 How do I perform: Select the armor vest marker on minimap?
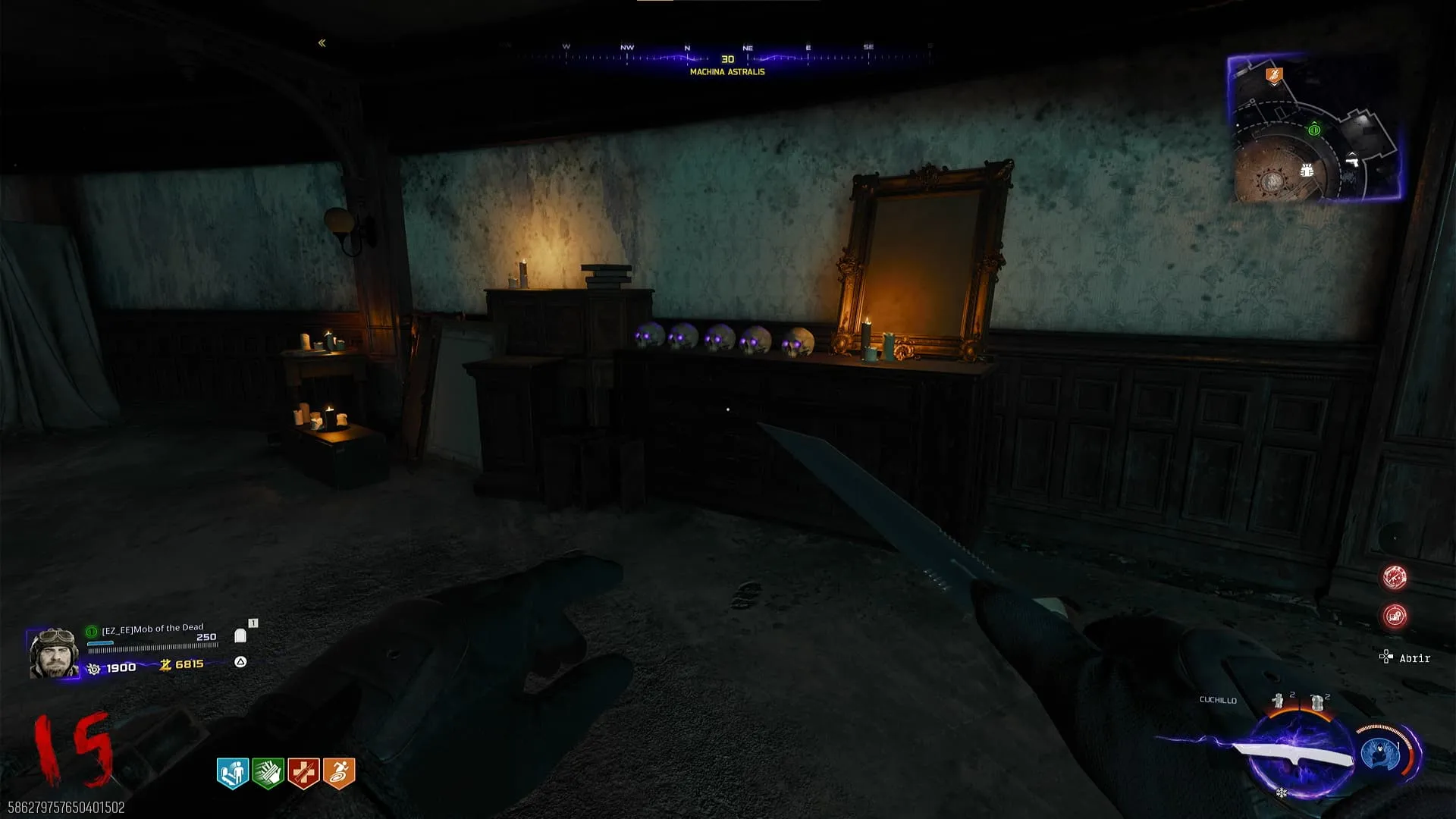click(1307, 170)
